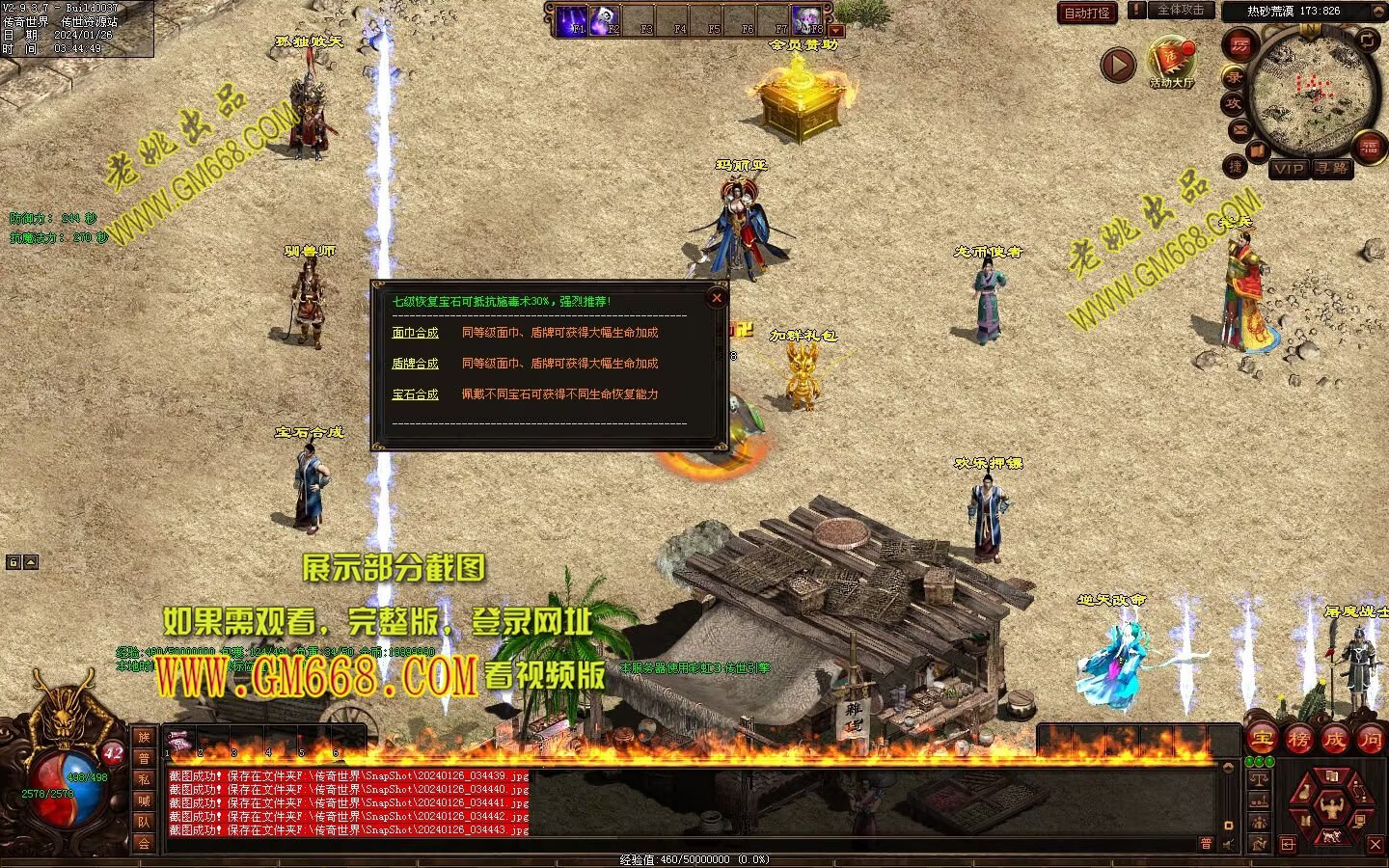Open the VIP panel
Viewport: 1389px width, 868px height.
1288,169
